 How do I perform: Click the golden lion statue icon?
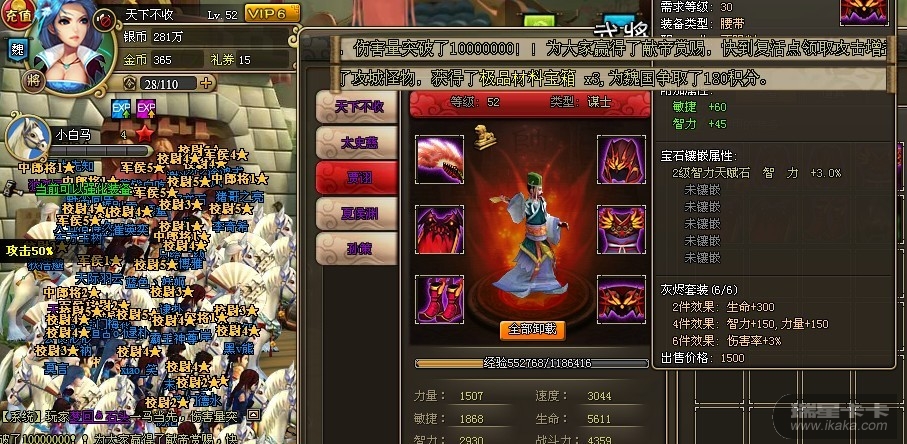coord(480,134)
